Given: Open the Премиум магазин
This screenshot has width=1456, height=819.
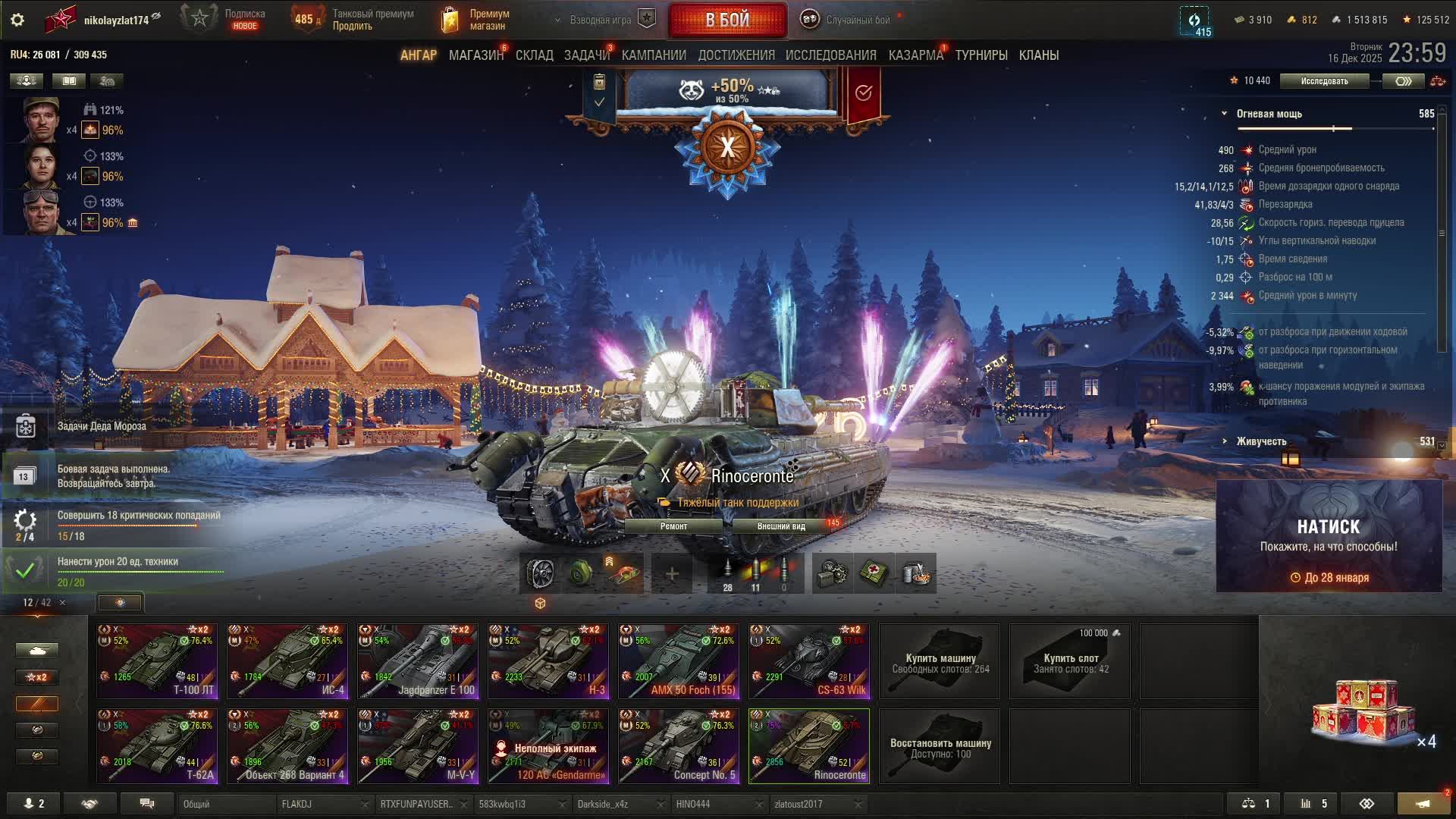Looking at the screenshot, I should [476, 20].
